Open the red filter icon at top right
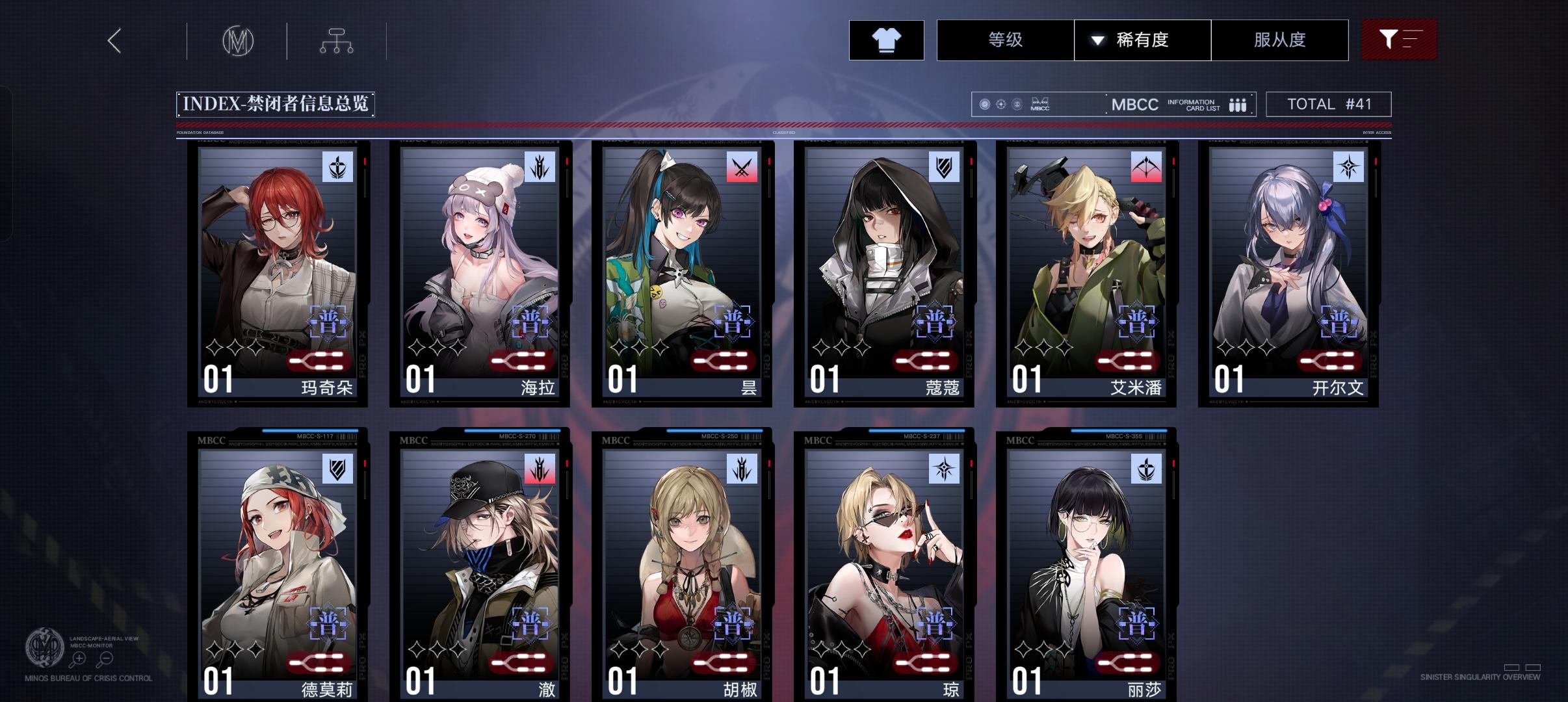This screenshot has height=702, width=1568. (x=1400, y=40)
